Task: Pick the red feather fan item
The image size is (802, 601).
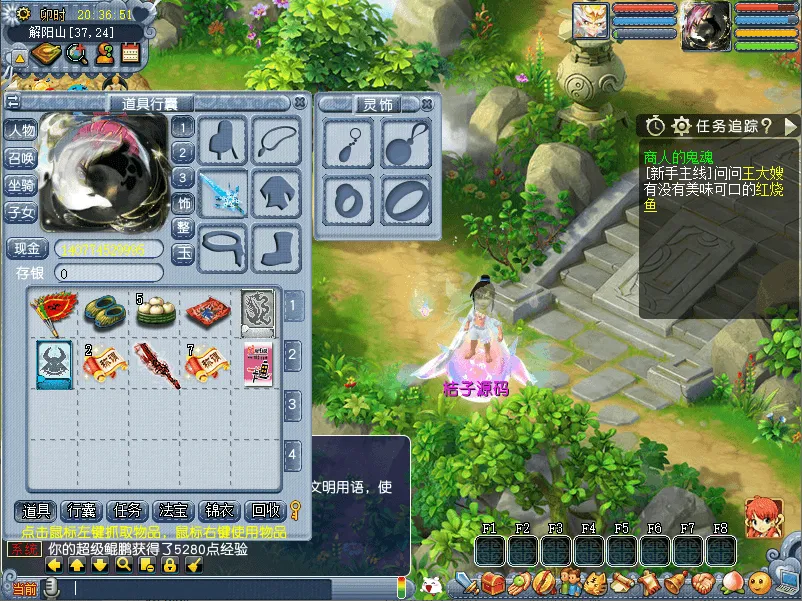Action: click(x=52, y=310)
